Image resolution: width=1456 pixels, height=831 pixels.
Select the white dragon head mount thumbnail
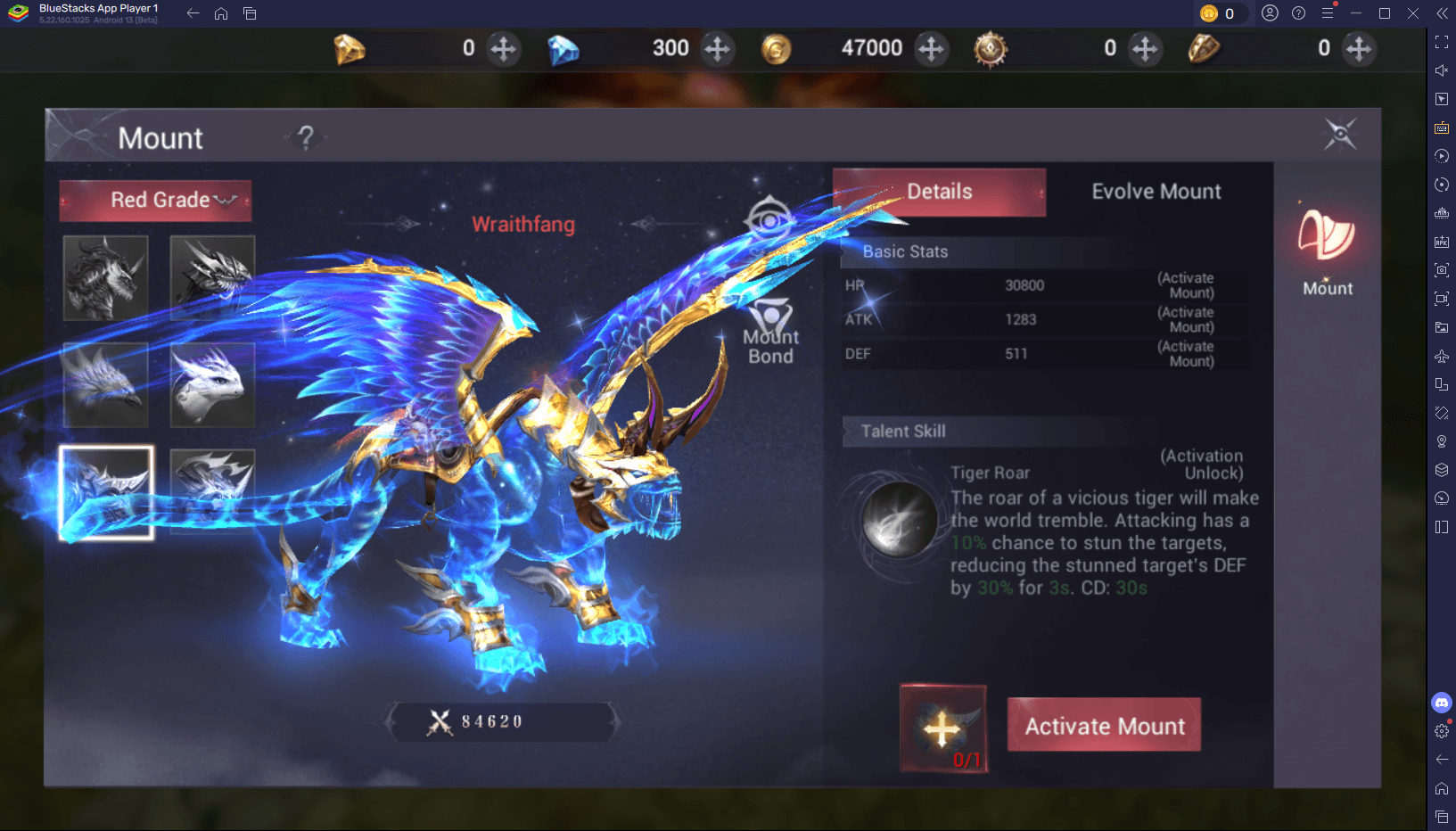[x=212, y=385]
